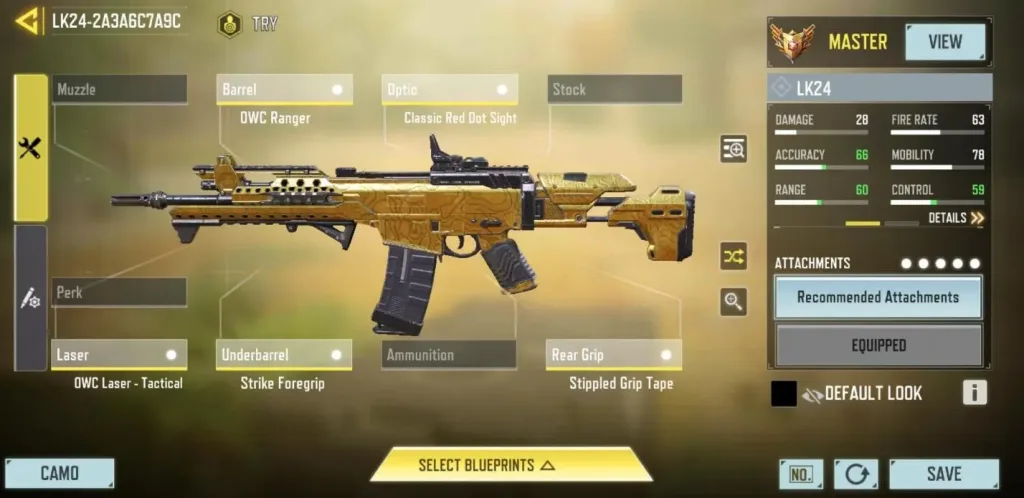Viewport: 1024px width, 498px height.
Task: Choose the Optic attachment slot
Action: [x=450, y=90]
